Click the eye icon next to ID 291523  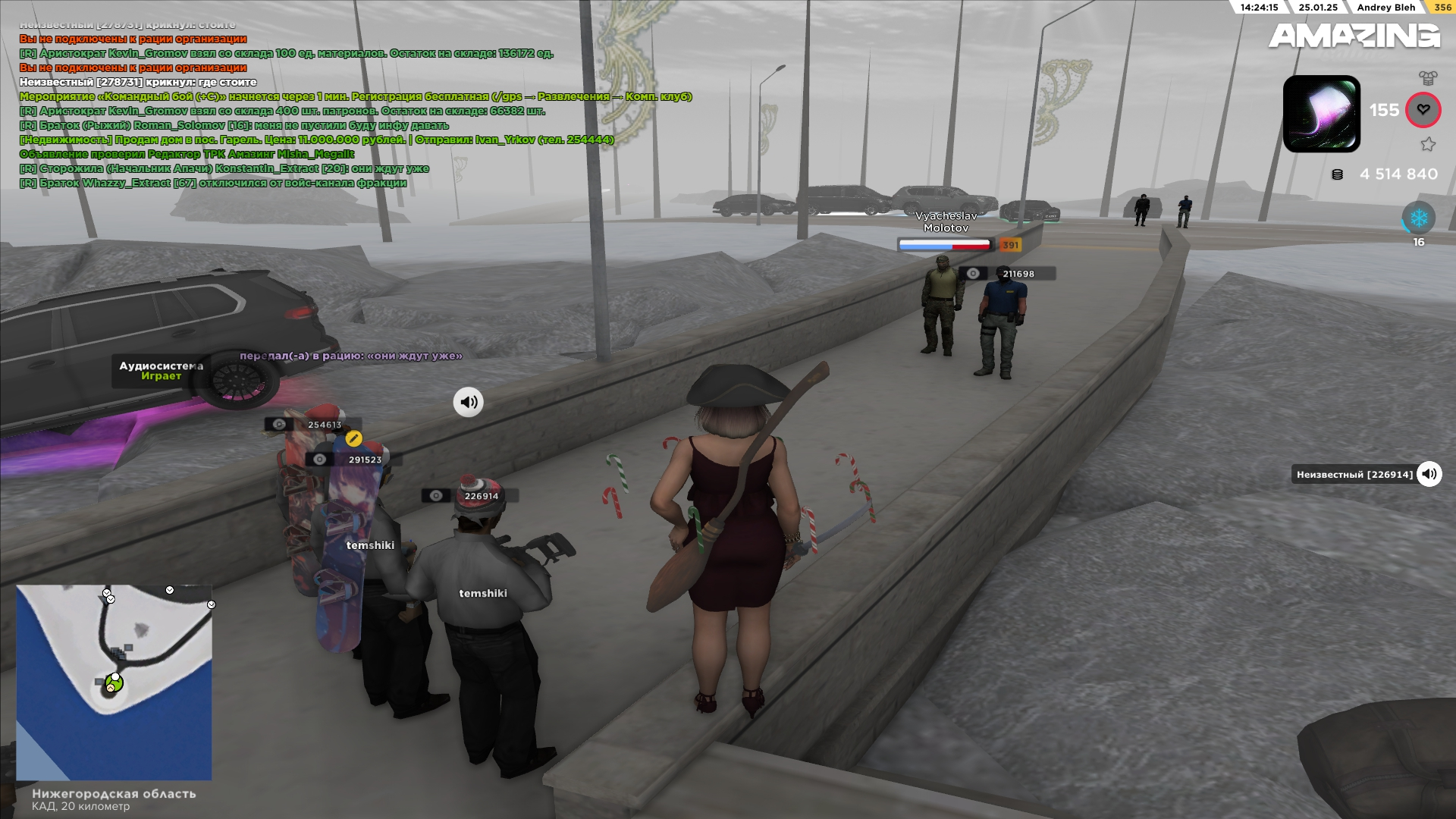[320, 460]
